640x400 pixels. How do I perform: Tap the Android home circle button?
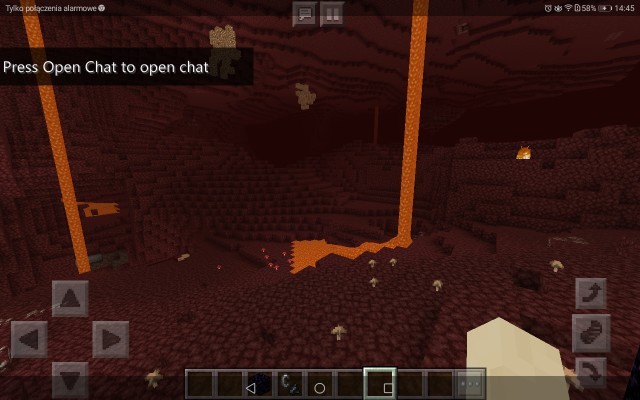(320, 387)
